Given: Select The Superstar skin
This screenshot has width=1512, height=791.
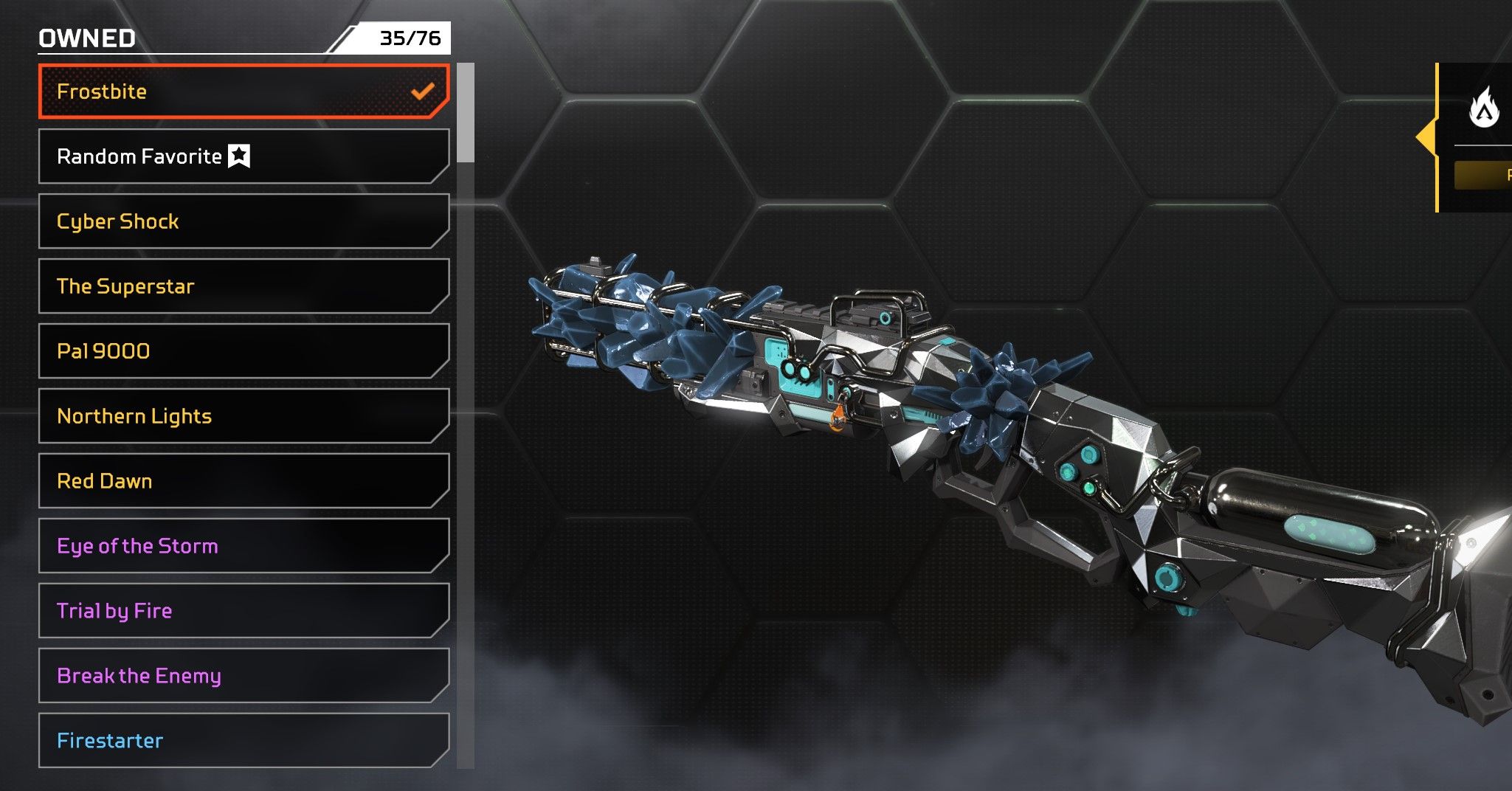Looking at the screenshot, I should [x=244, y=286].
